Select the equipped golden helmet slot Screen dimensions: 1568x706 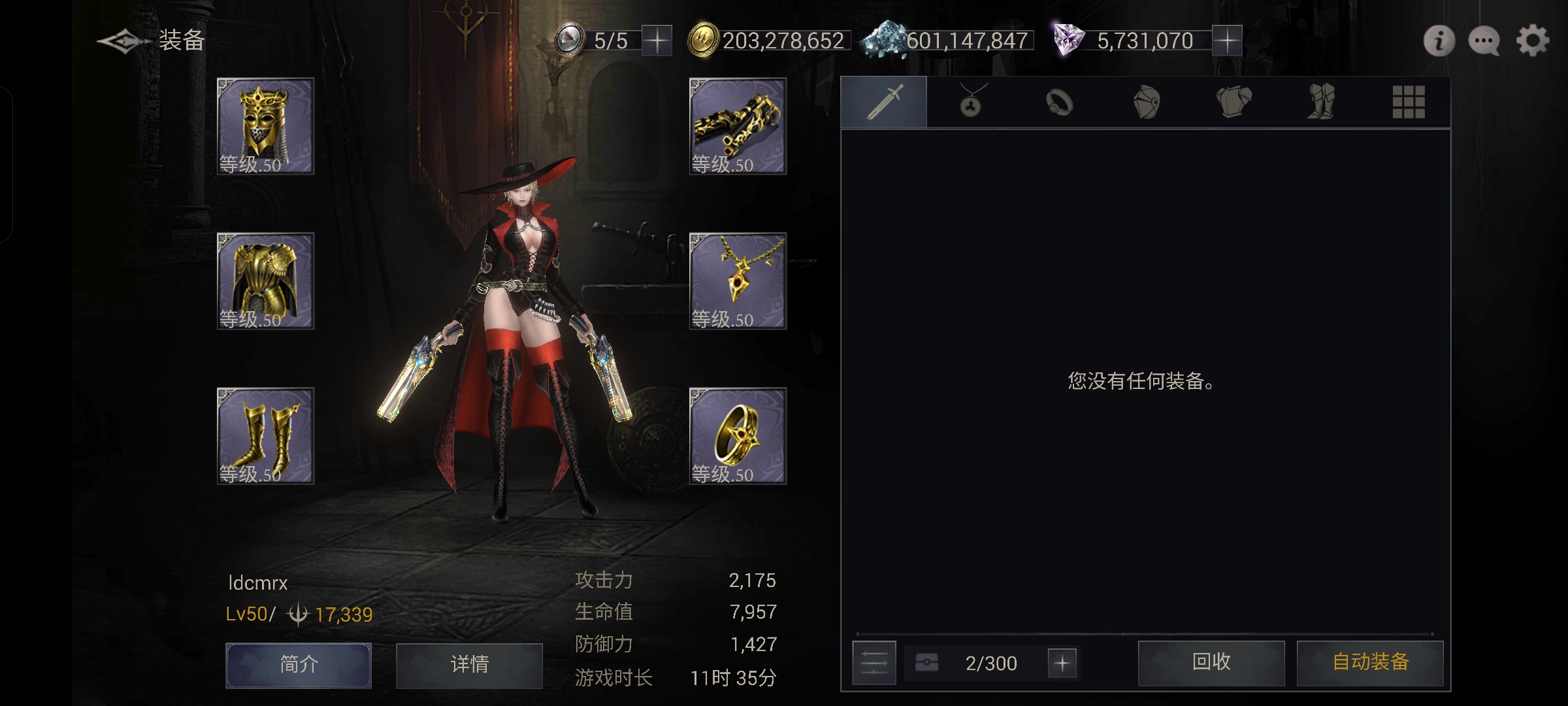point(265,126)
